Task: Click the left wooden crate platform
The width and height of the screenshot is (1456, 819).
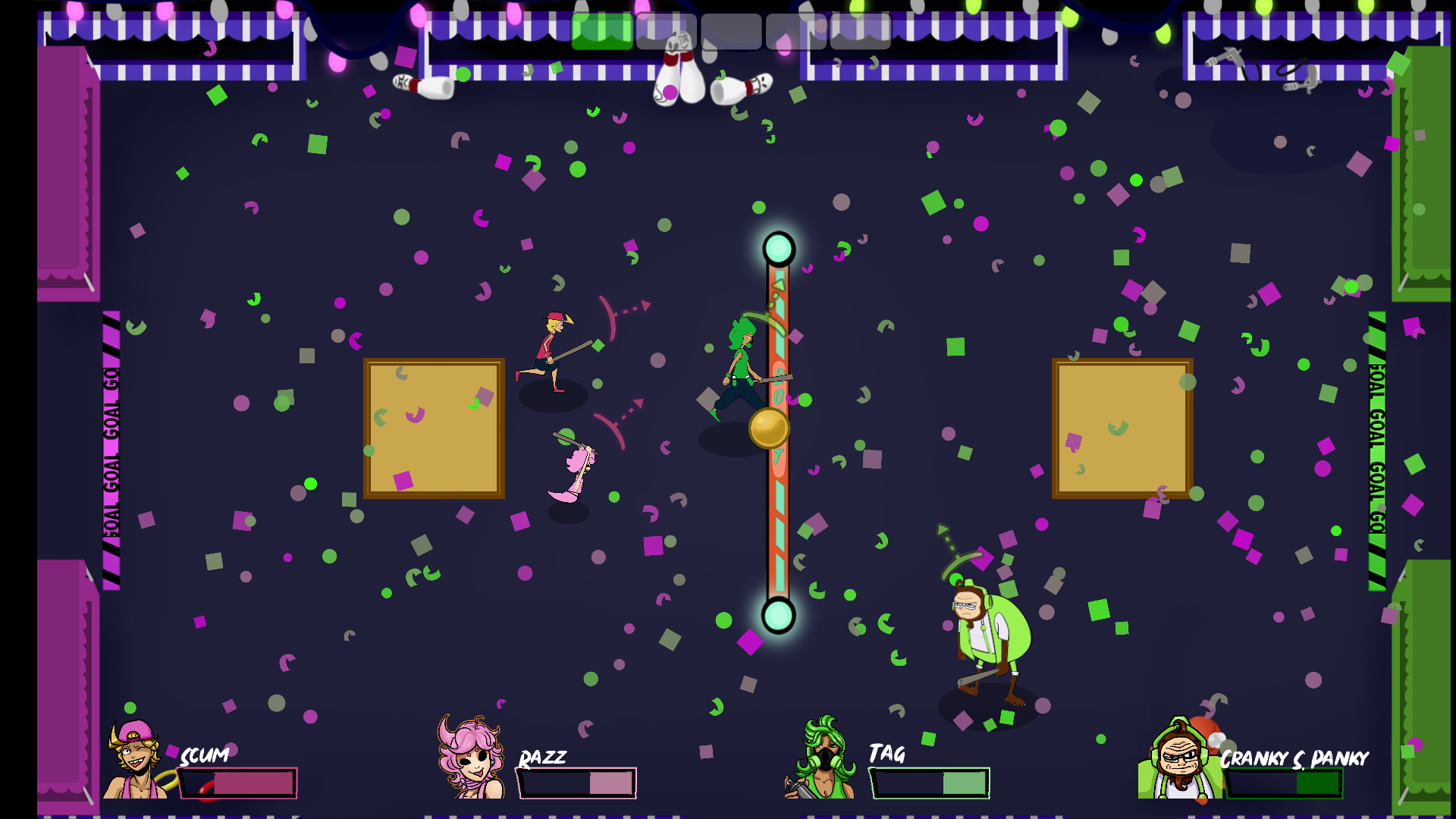Action: (x=434, y=428)
